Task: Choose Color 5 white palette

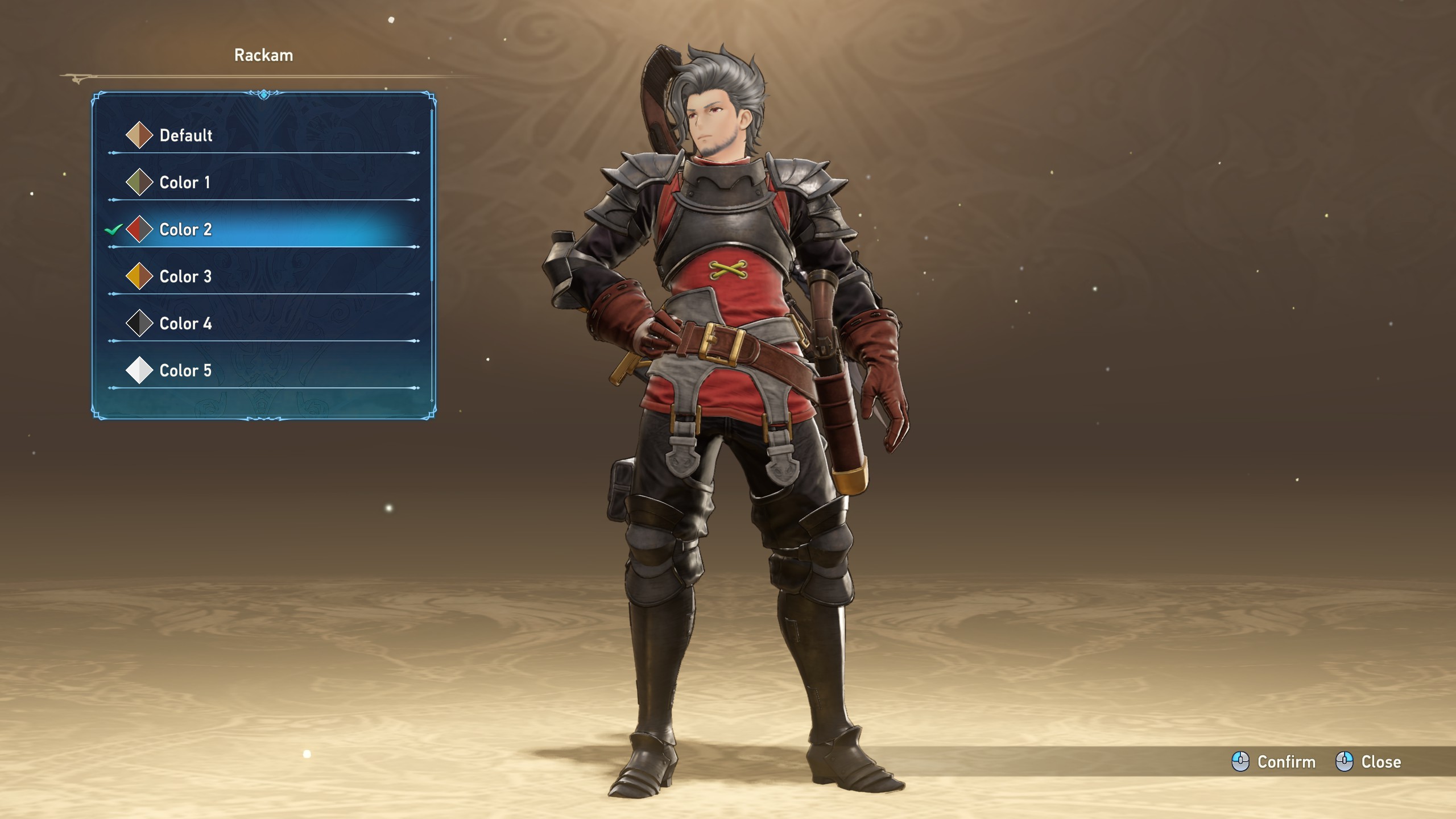Action: [185, 371]
